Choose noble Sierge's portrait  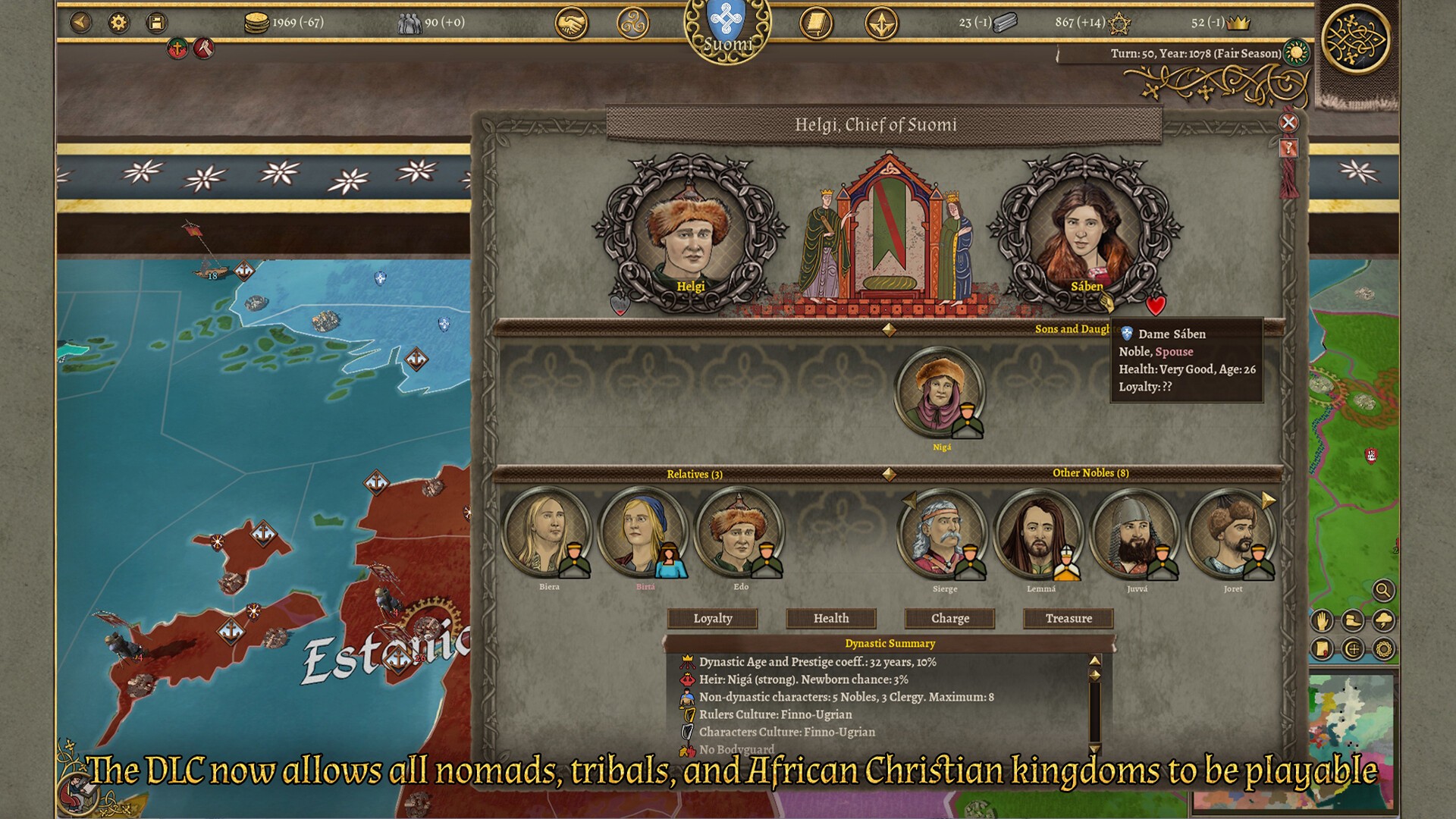[x=942, y=534]
